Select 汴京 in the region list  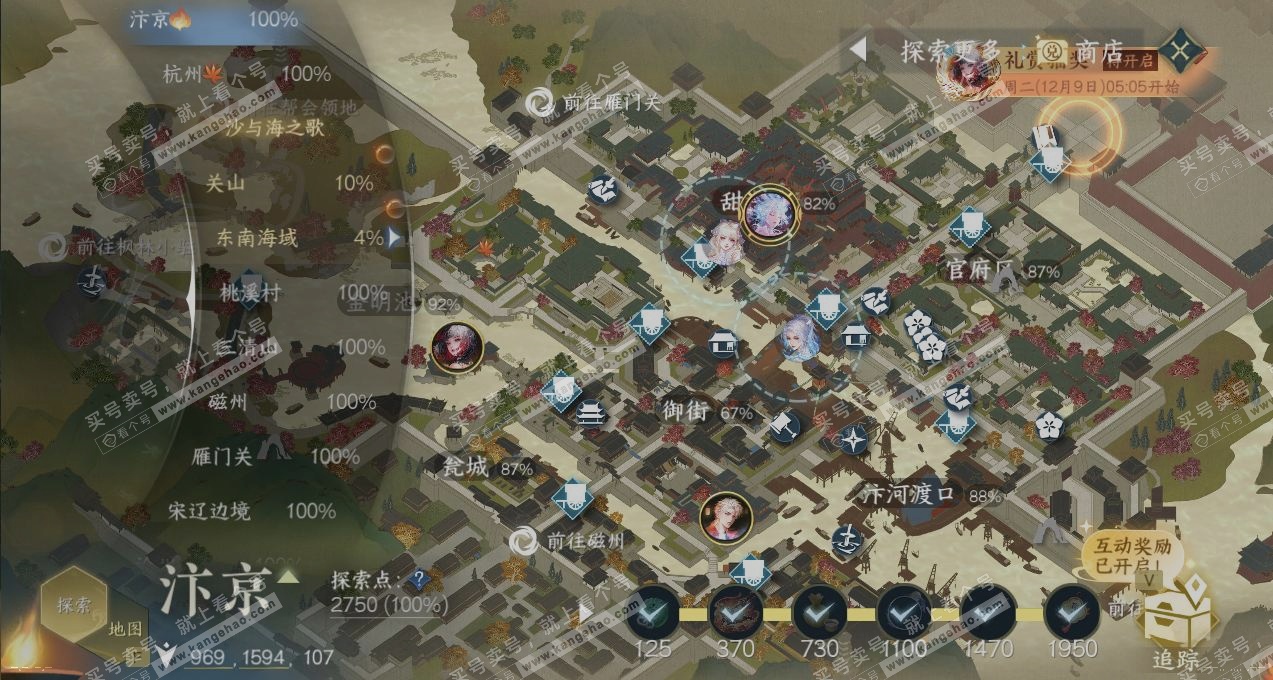[150, 19]
